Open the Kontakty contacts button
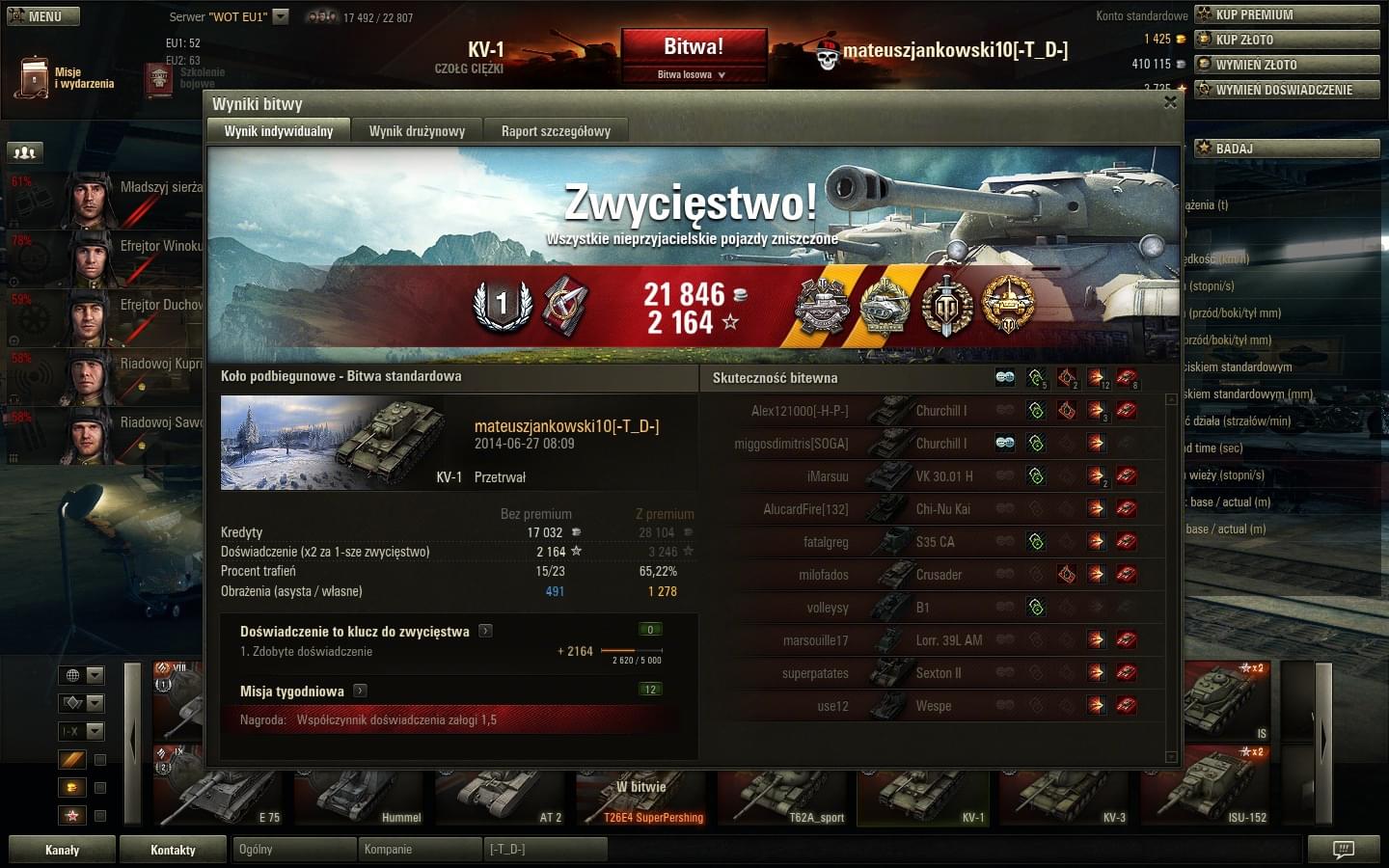 [x=173, y=850]
